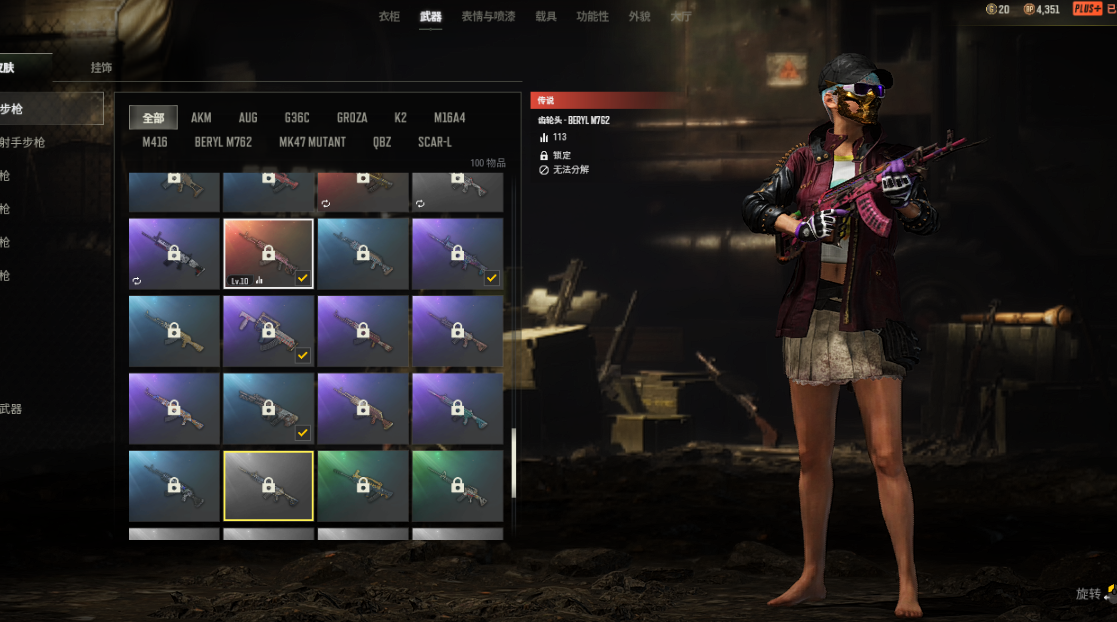Show only K2 skins
This screenshot has height=622, width=1117.
pos(400,118)
